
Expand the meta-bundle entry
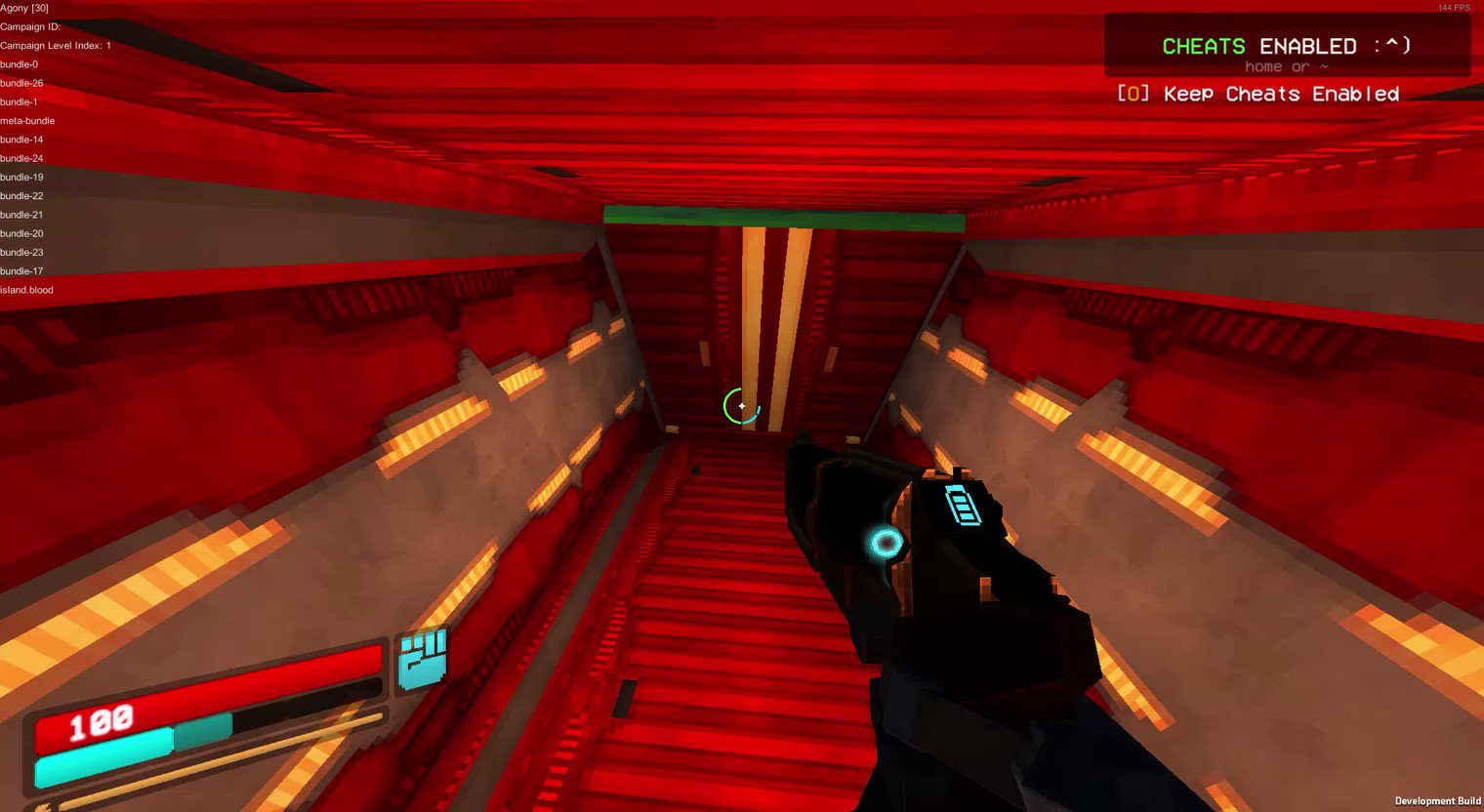point(26,120)
